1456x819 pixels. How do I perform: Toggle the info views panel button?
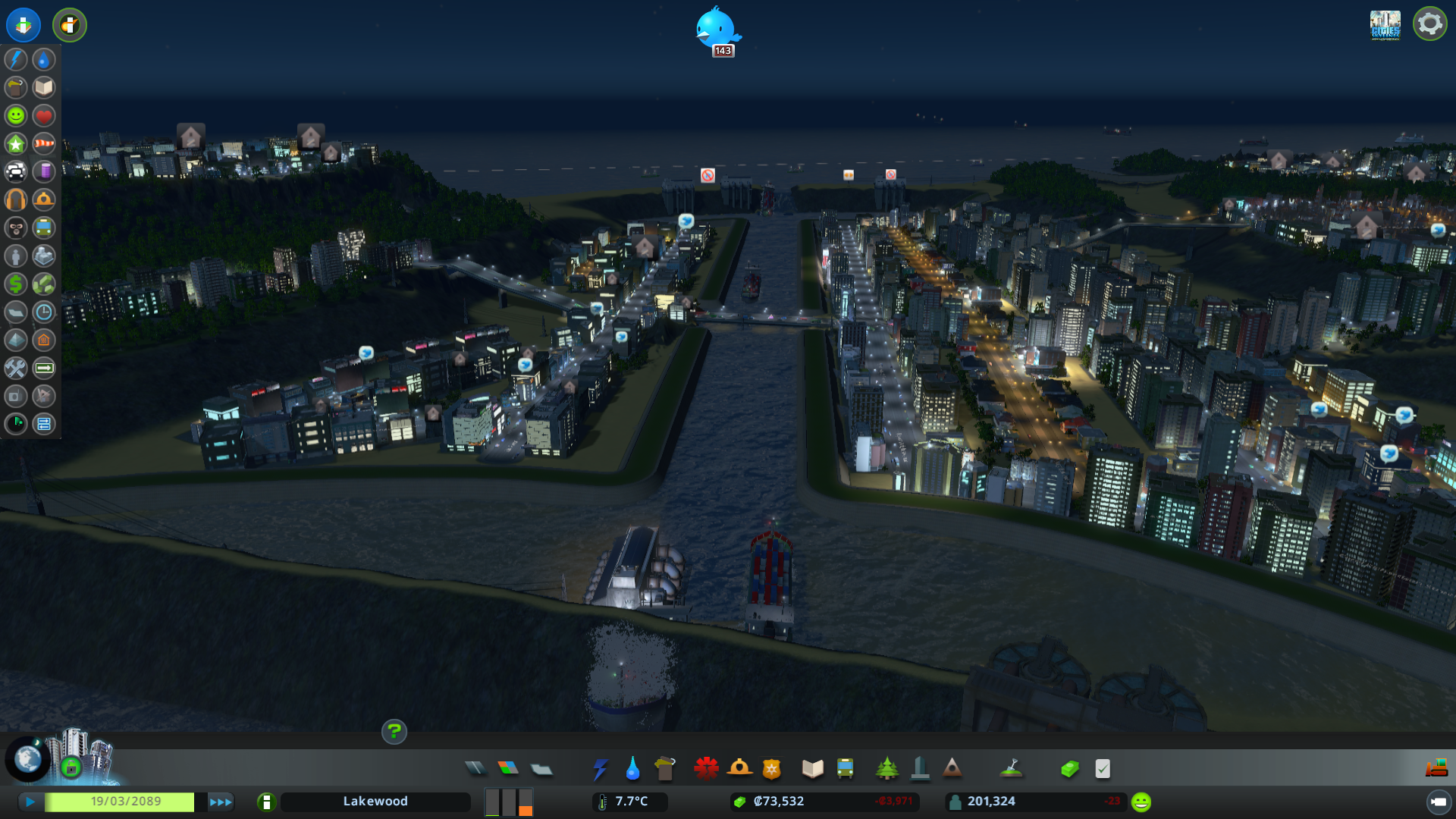click(24, 24)
